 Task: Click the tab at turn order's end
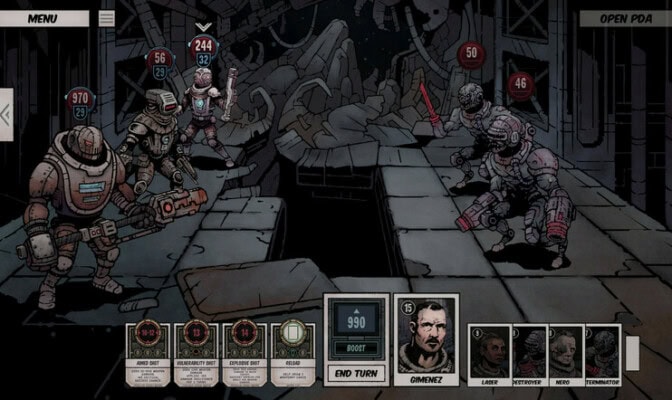coord(632,352)
